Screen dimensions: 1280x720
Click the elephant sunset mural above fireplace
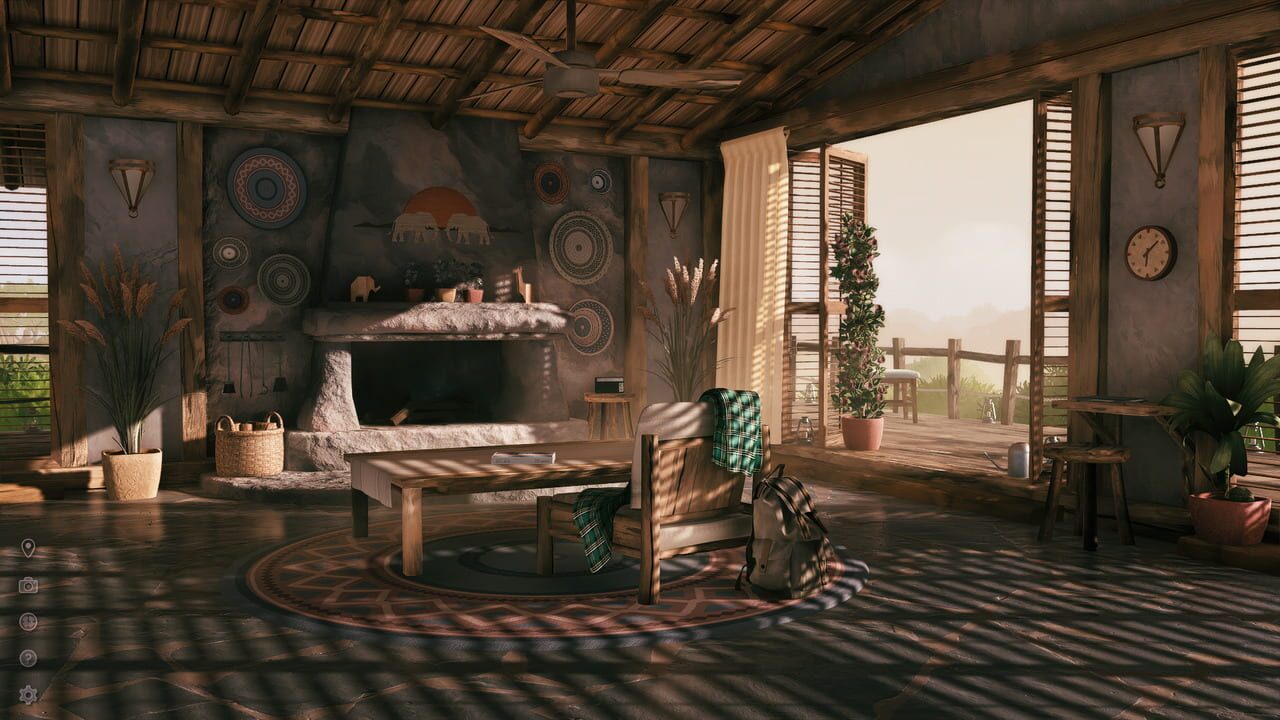click(438, 215)
